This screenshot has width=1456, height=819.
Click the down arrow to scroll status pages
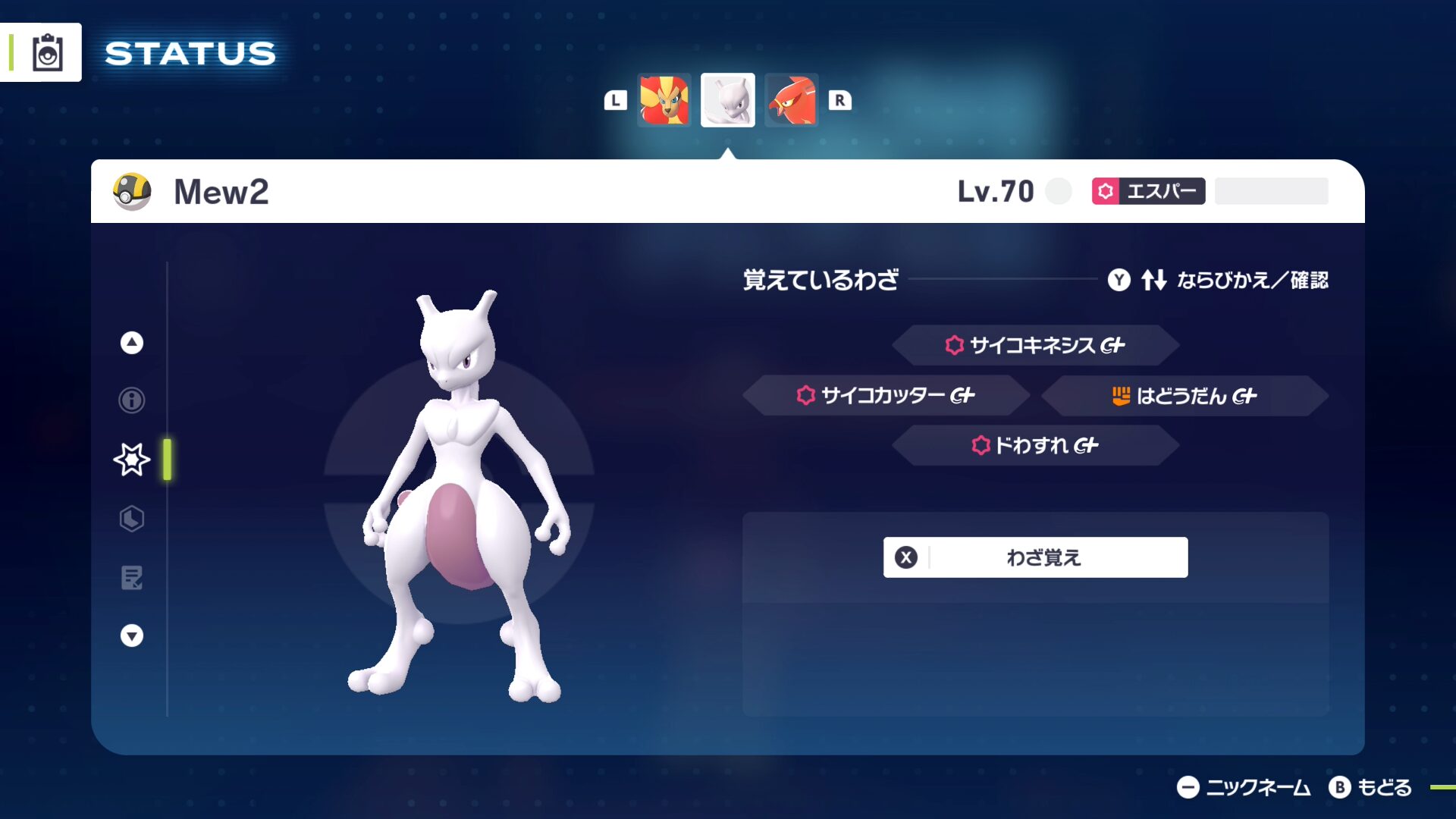[130, 635]
